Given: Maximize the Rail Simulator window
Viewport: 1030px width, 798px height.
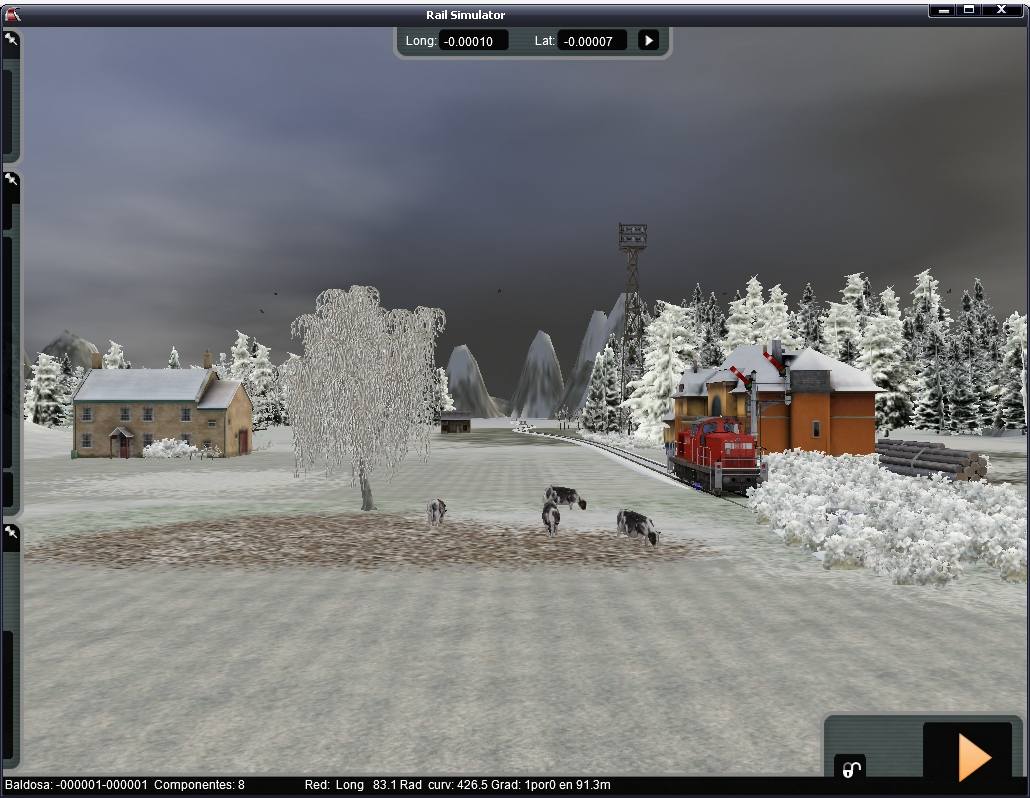Looking at the screenshot, I should (969, 10).
